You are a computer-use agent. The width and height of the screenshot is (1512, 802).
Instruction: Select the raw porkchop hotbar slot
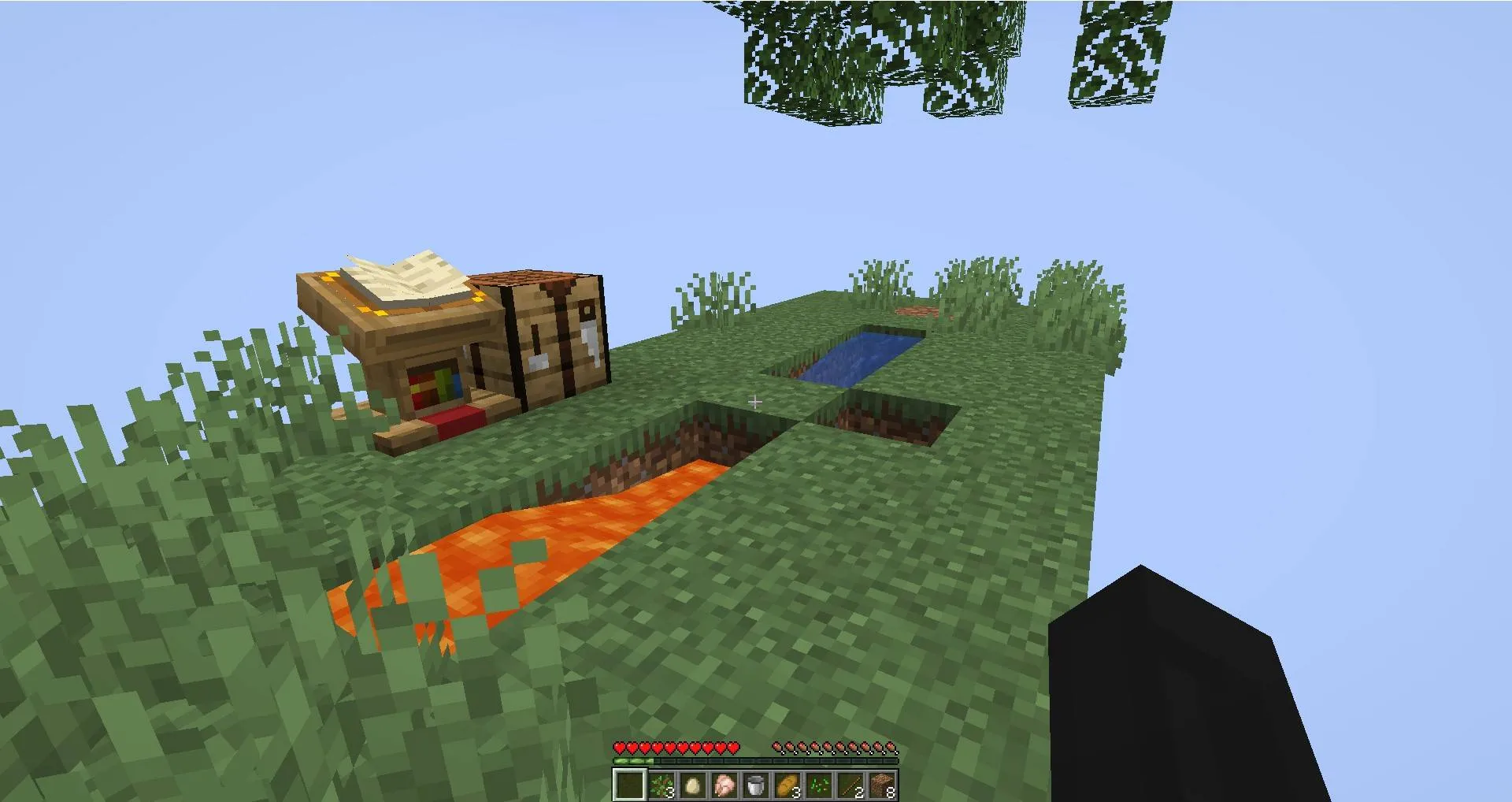[x=724, y=785]
